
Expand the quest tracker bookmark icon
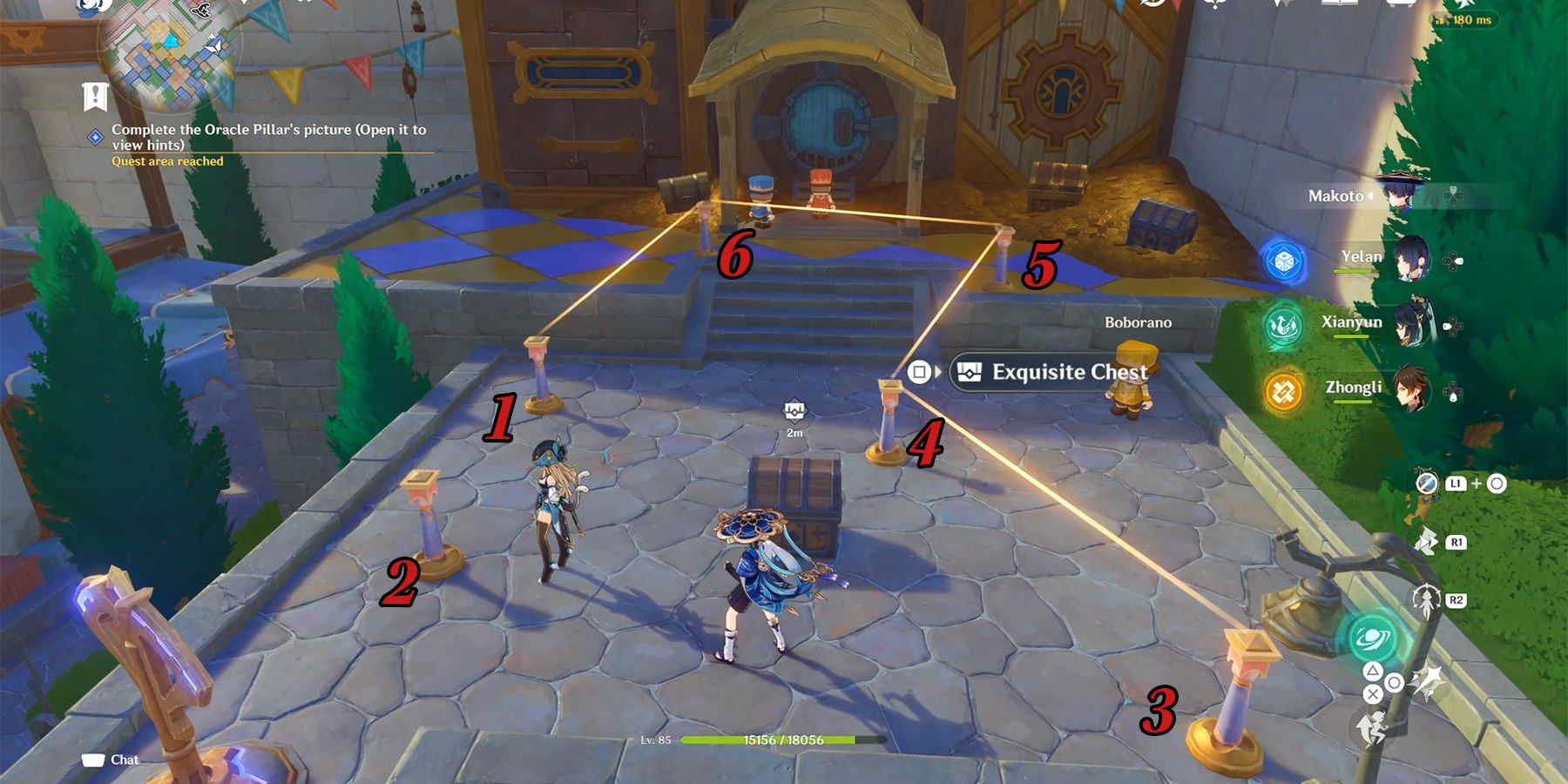click(95, 95)
